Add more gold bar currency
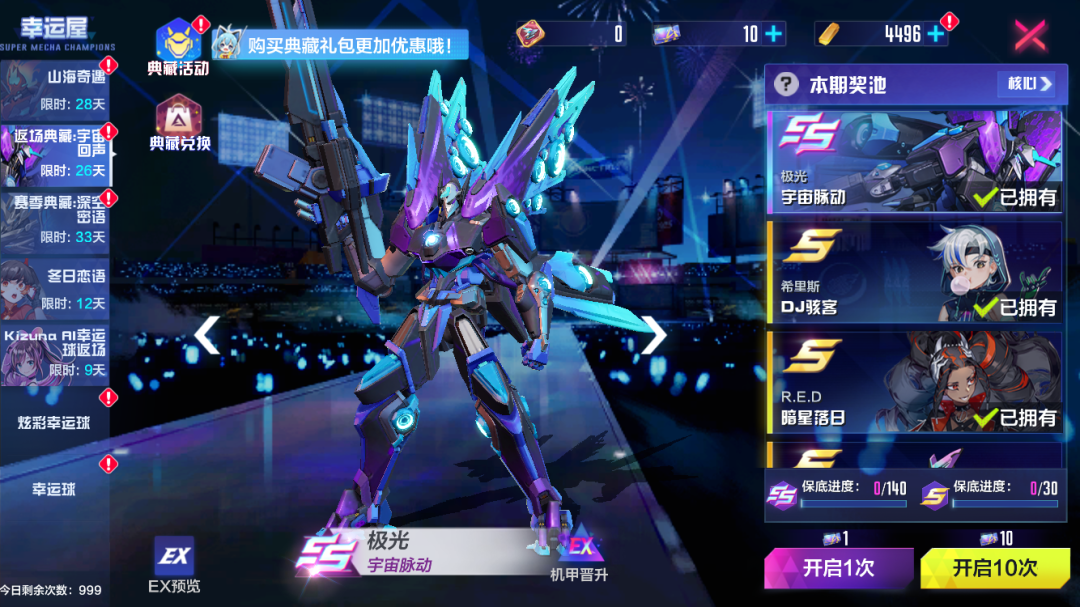The image size is (1080, 607). (936, 34)
